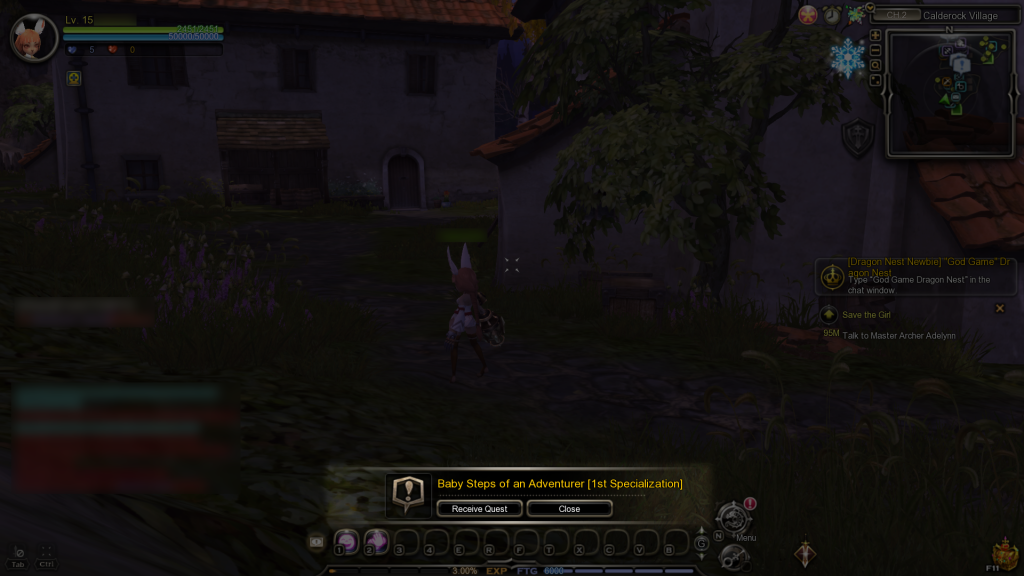Image resolution: width=1024 pixels, height=576 pixels.
Task: Open the treasure chest icon labeled F11
Action: 1004,553
